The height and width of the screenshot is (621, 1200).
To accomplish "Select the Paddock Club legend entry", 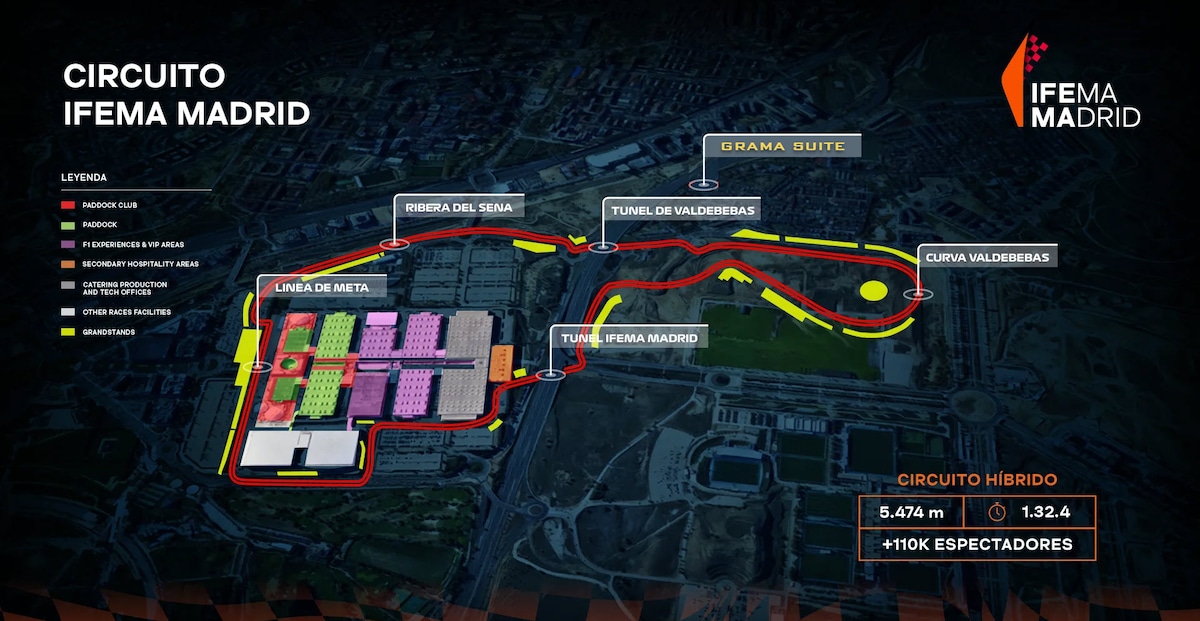I will [108, 205].
